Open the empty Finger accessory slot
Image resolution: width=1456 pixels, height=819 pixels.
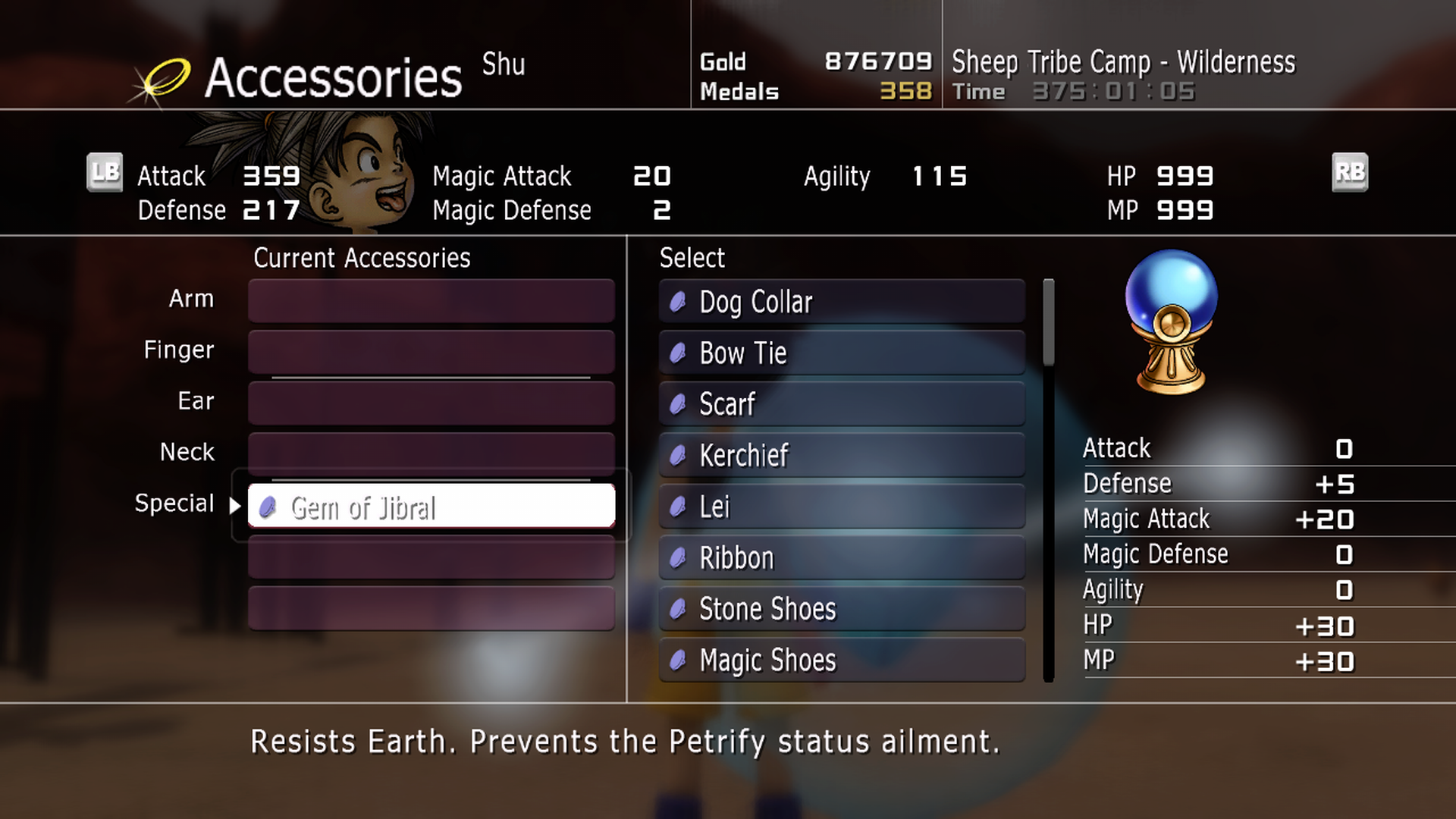click(431, 351)
